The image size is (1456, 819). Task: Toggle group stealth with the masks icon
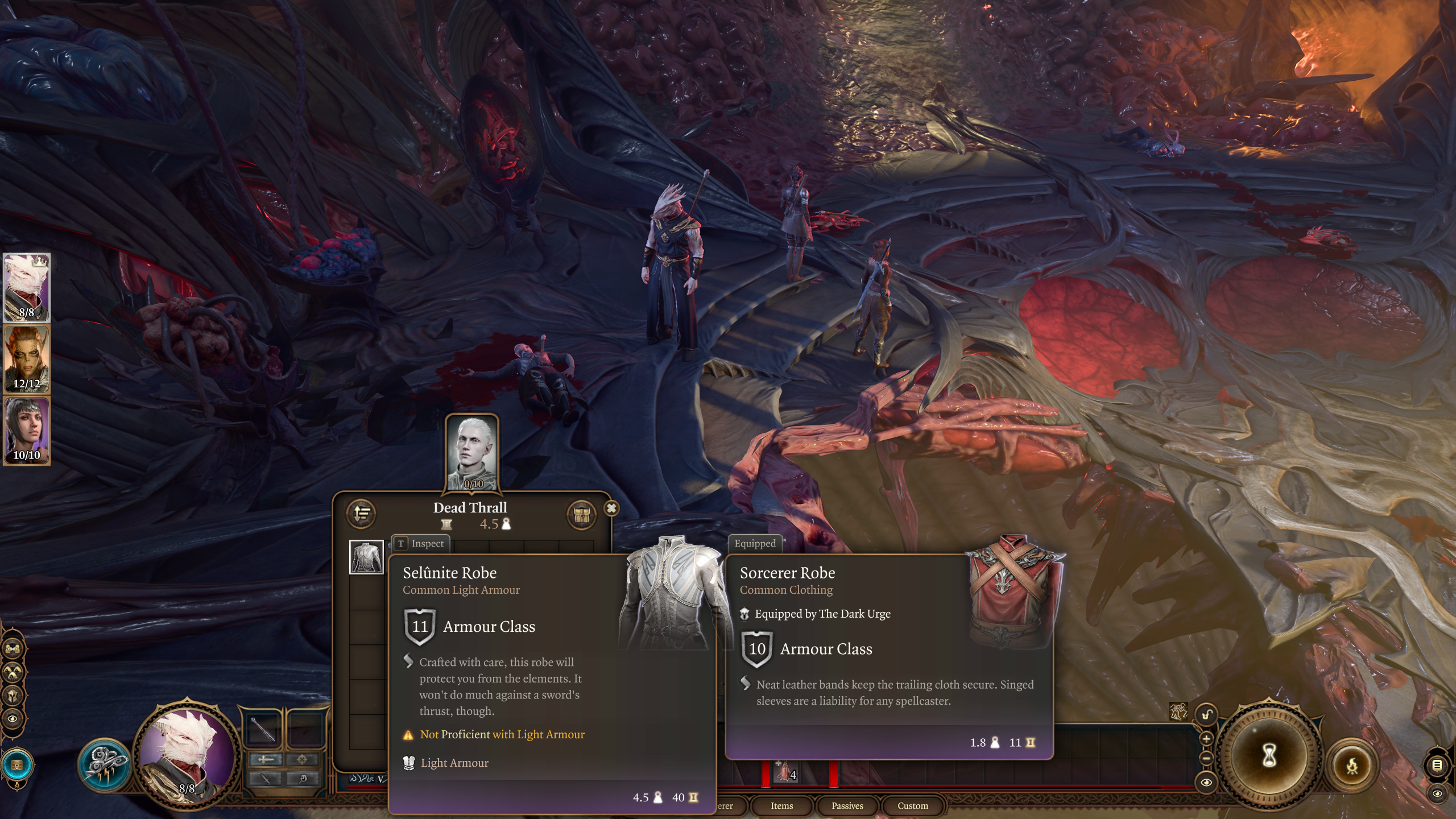[x=13, y=672]
